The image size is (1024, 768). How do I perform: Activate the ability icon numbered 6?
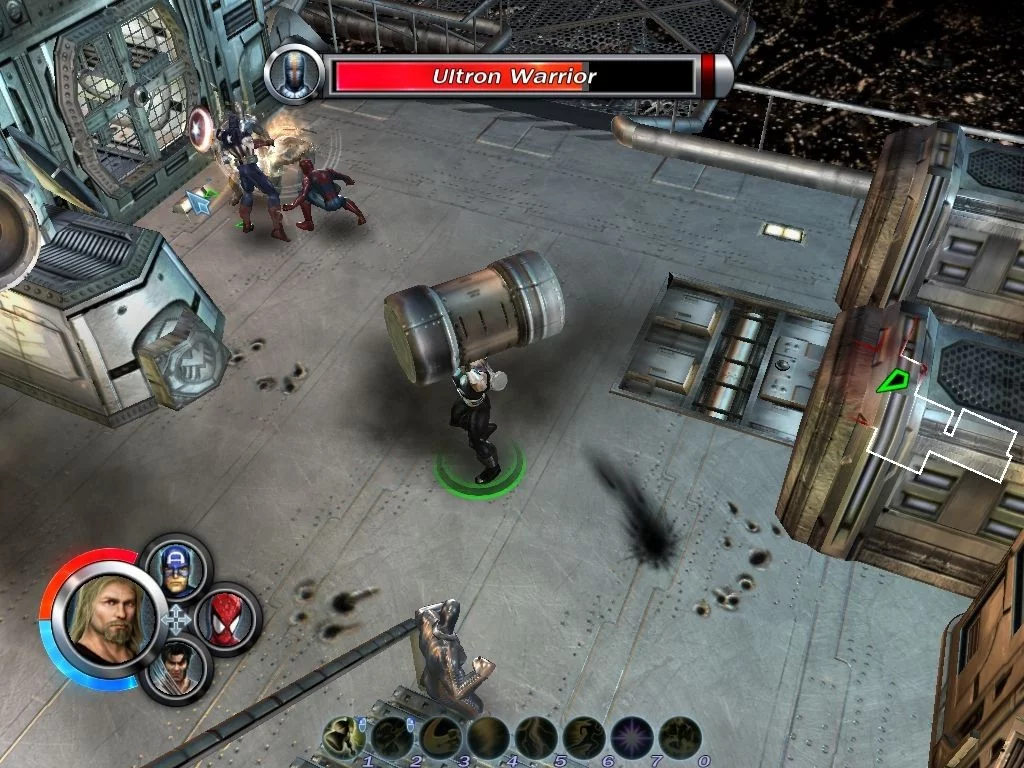tap(584, 738)
